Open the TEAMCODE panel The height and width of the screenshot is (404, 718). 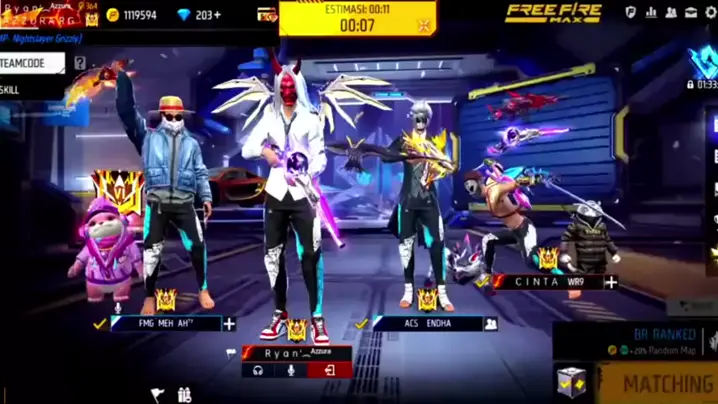coord(31,63)
